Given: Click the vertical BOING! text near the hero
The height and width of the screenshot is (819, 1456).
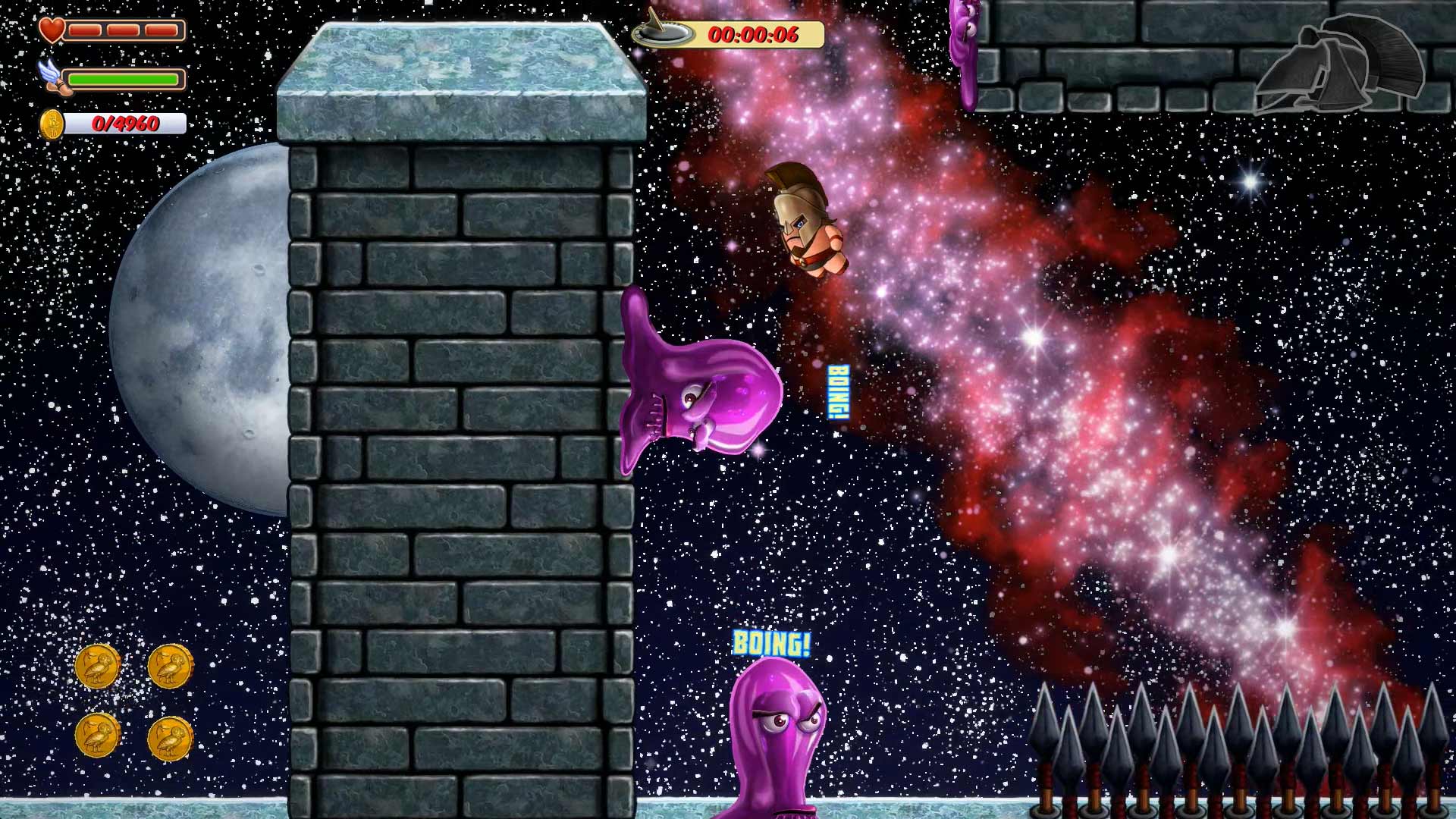Looking at the screenshot, I should coord(839,393).
